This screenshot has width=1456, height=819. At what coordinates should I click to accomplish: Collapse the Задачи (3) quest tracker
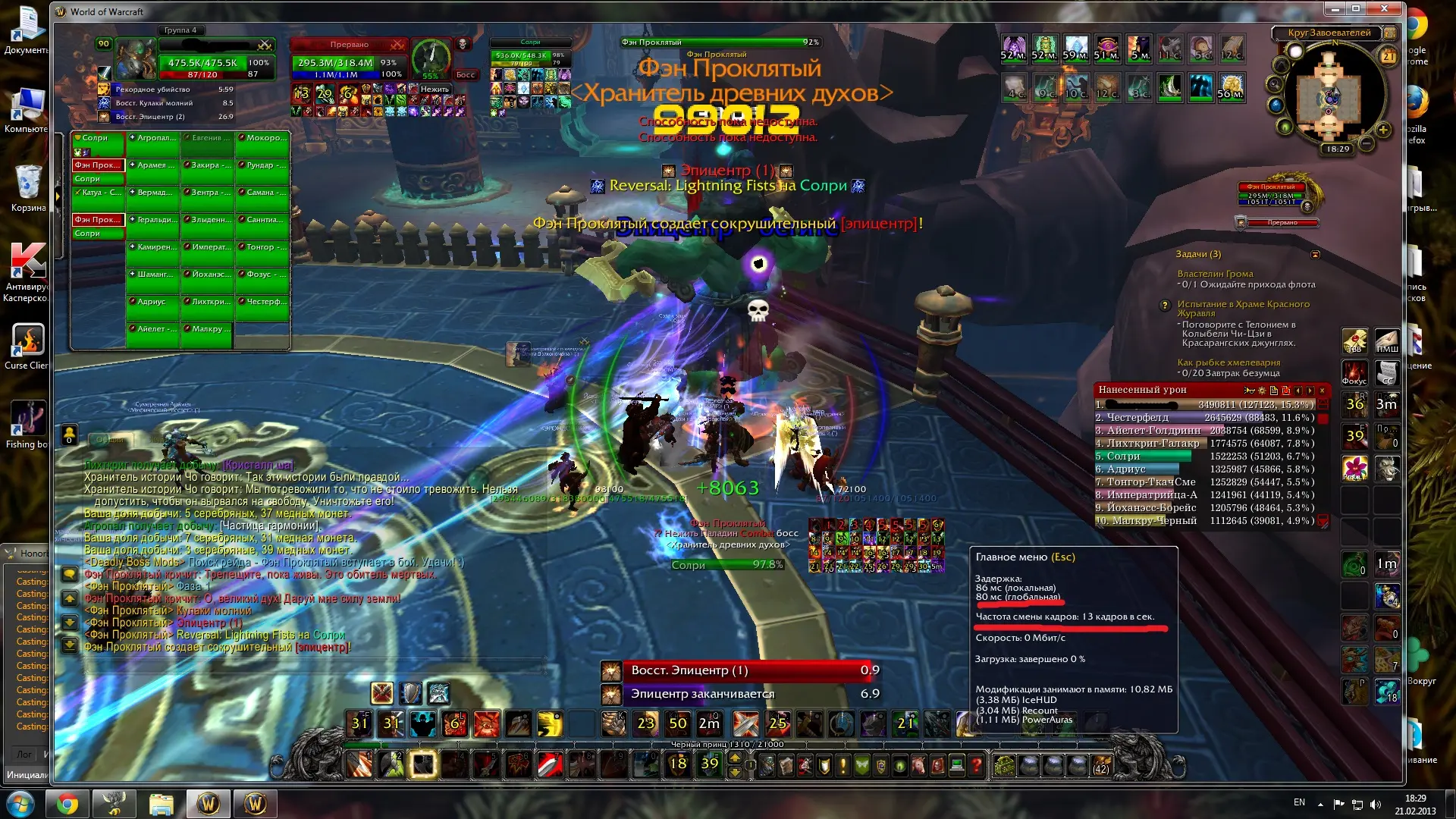pyautogui.click(x=1316, y=255)
